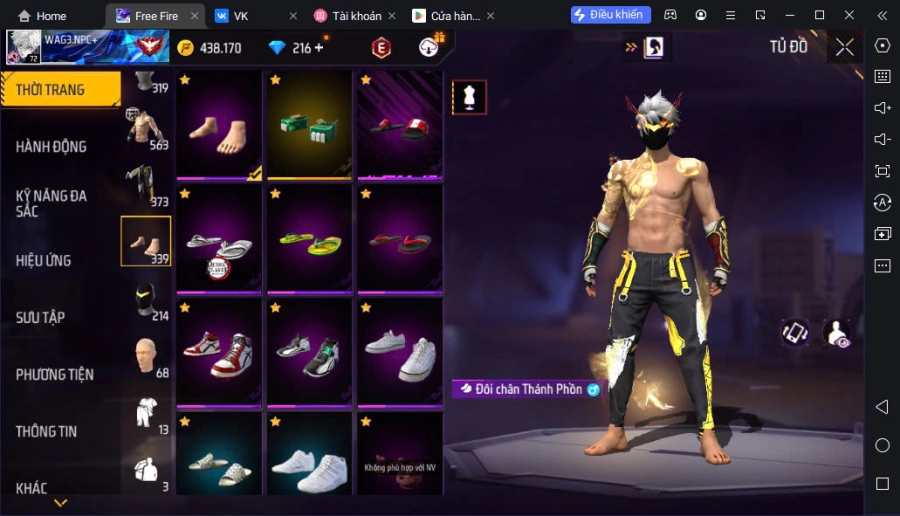Image resolution: width=900 pixels, height=516 pixels.
Task: Open the Điều khiển controls panel
Action: coord(611,15)
